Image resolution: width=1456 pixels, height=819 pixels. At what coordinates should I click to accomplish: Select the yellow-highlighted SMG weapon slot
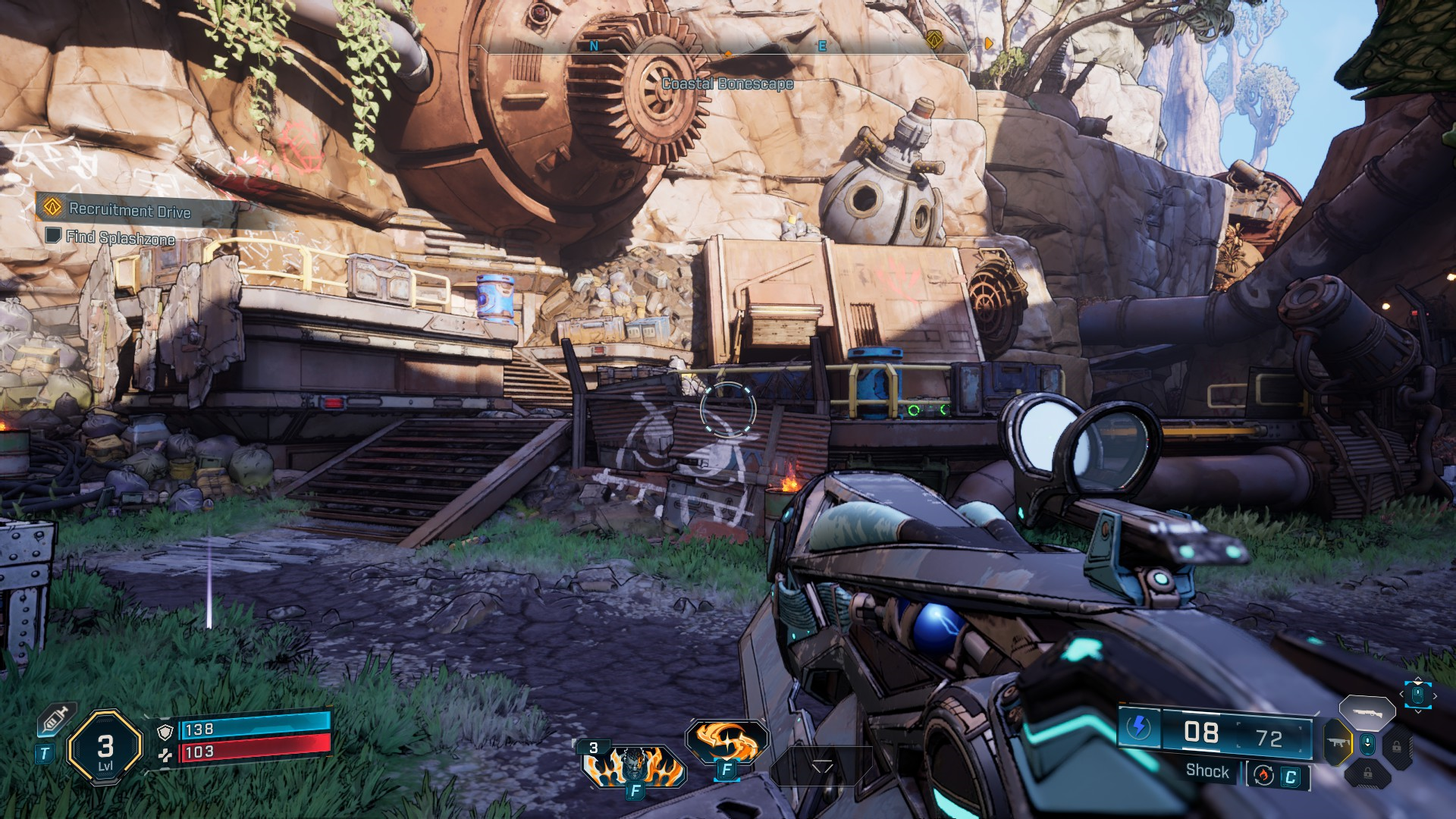pos(1337,742)
